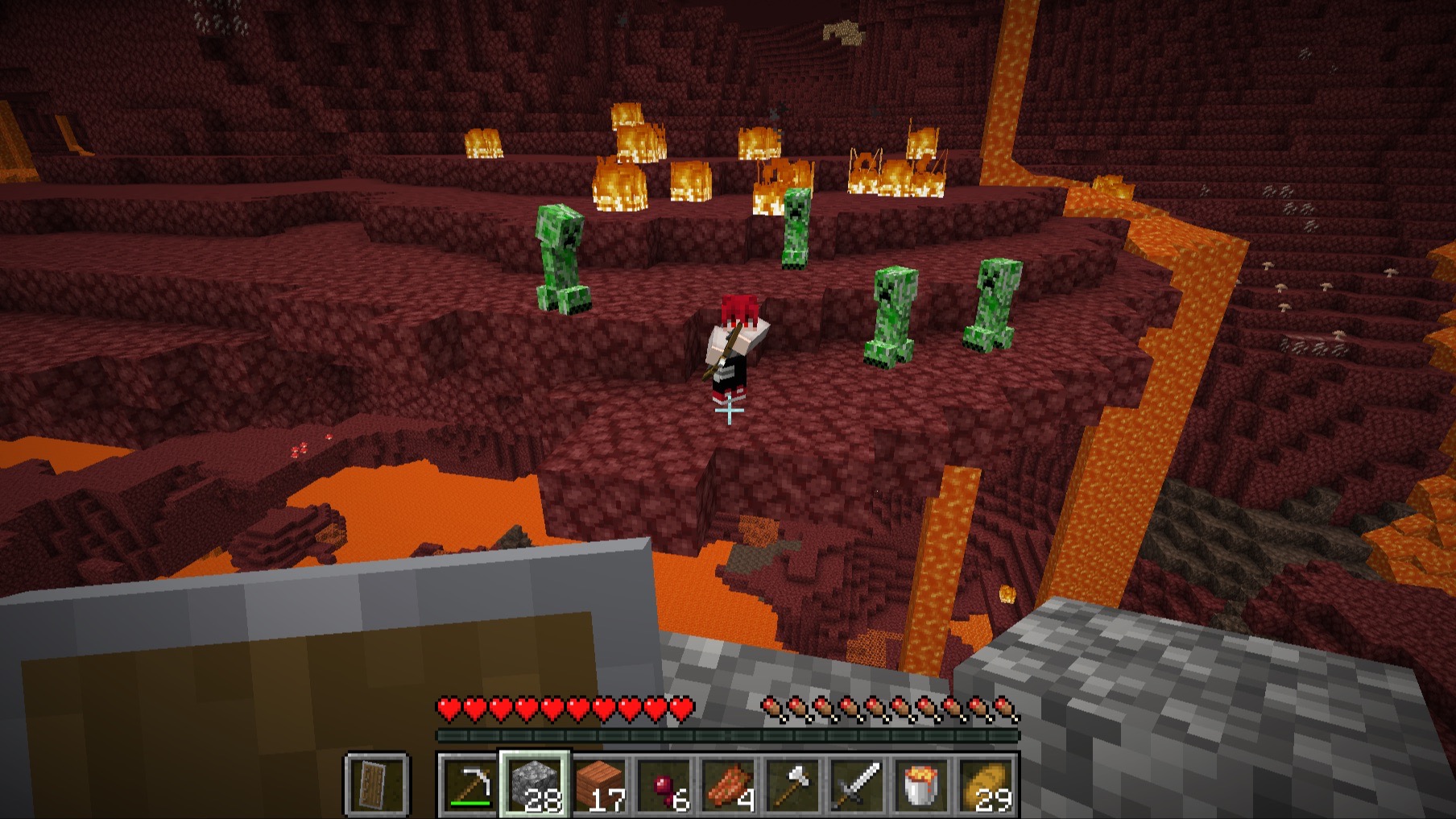Viewport: 1456px width, 819px height.
Task: Choose the bread stack in the hotbar
Action: [x=987, y=785]
